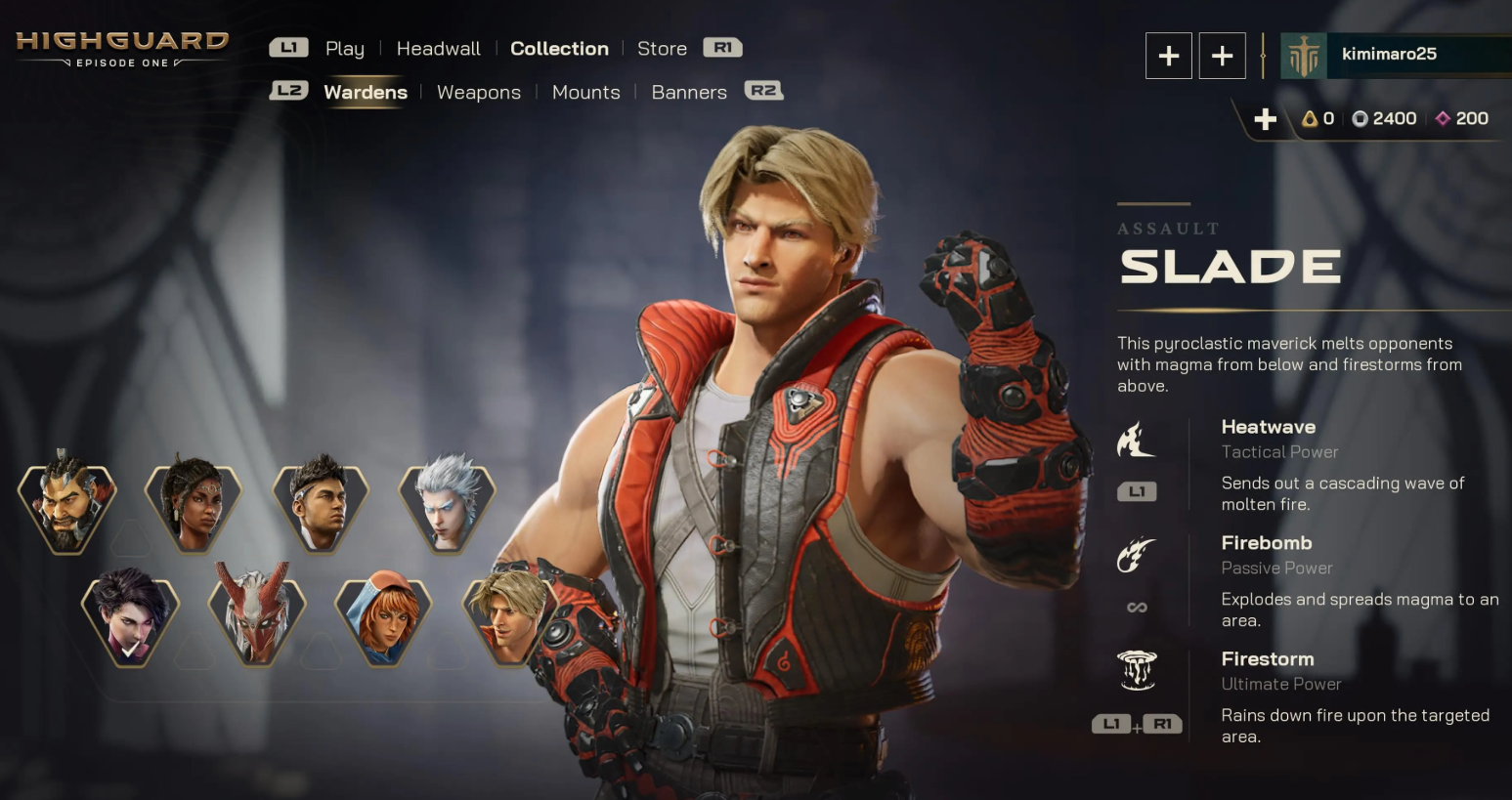Open the Play tab

344,49
